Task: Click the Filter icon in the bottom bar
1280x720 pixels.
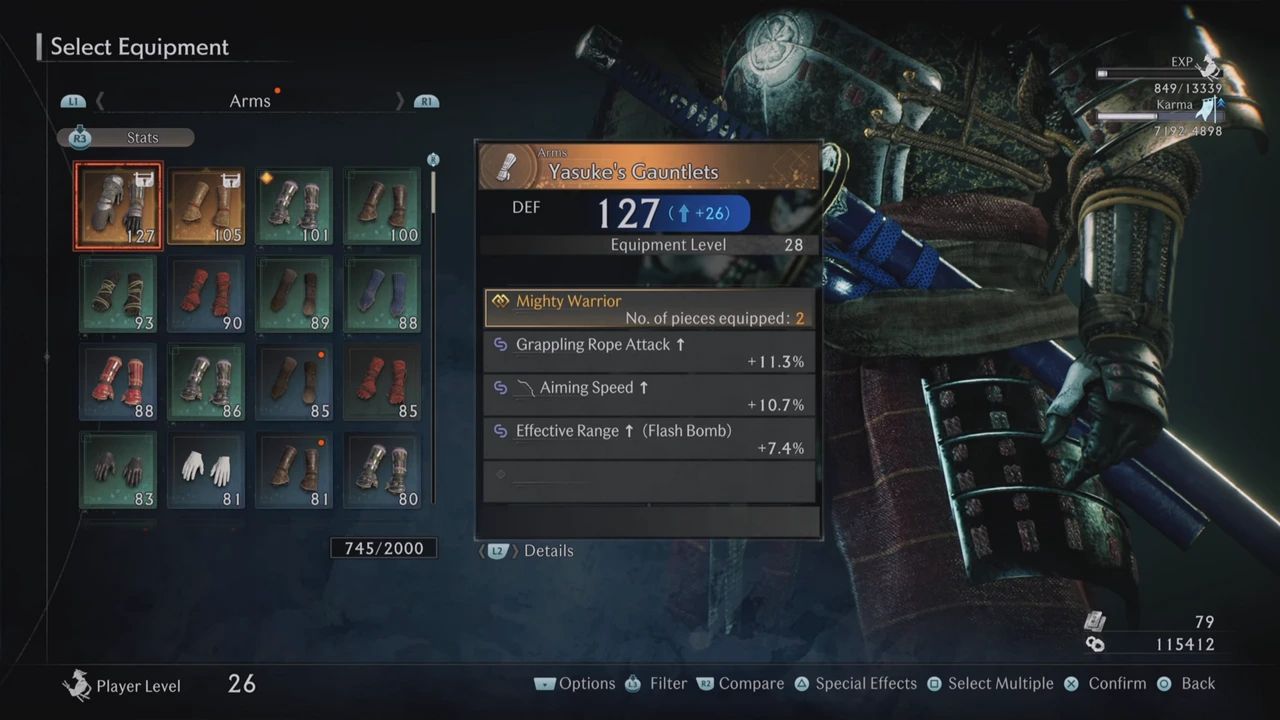Action: coord(633,683)
